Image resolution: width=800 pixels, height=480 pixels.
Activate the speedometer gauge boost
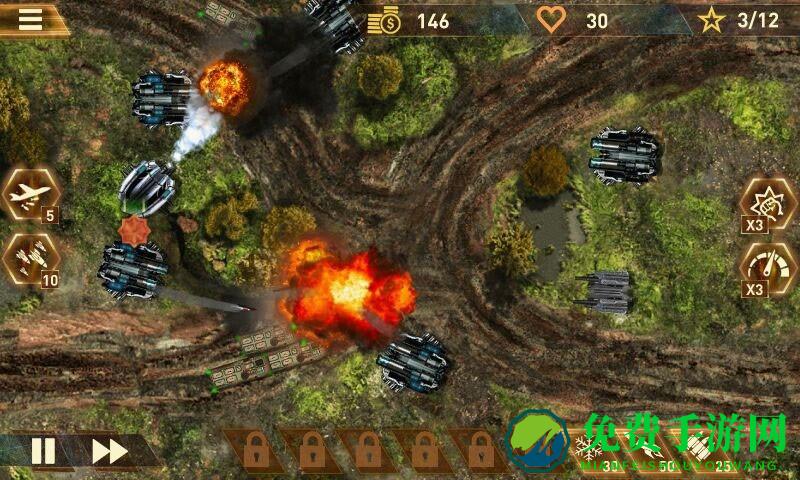point(766,268)
